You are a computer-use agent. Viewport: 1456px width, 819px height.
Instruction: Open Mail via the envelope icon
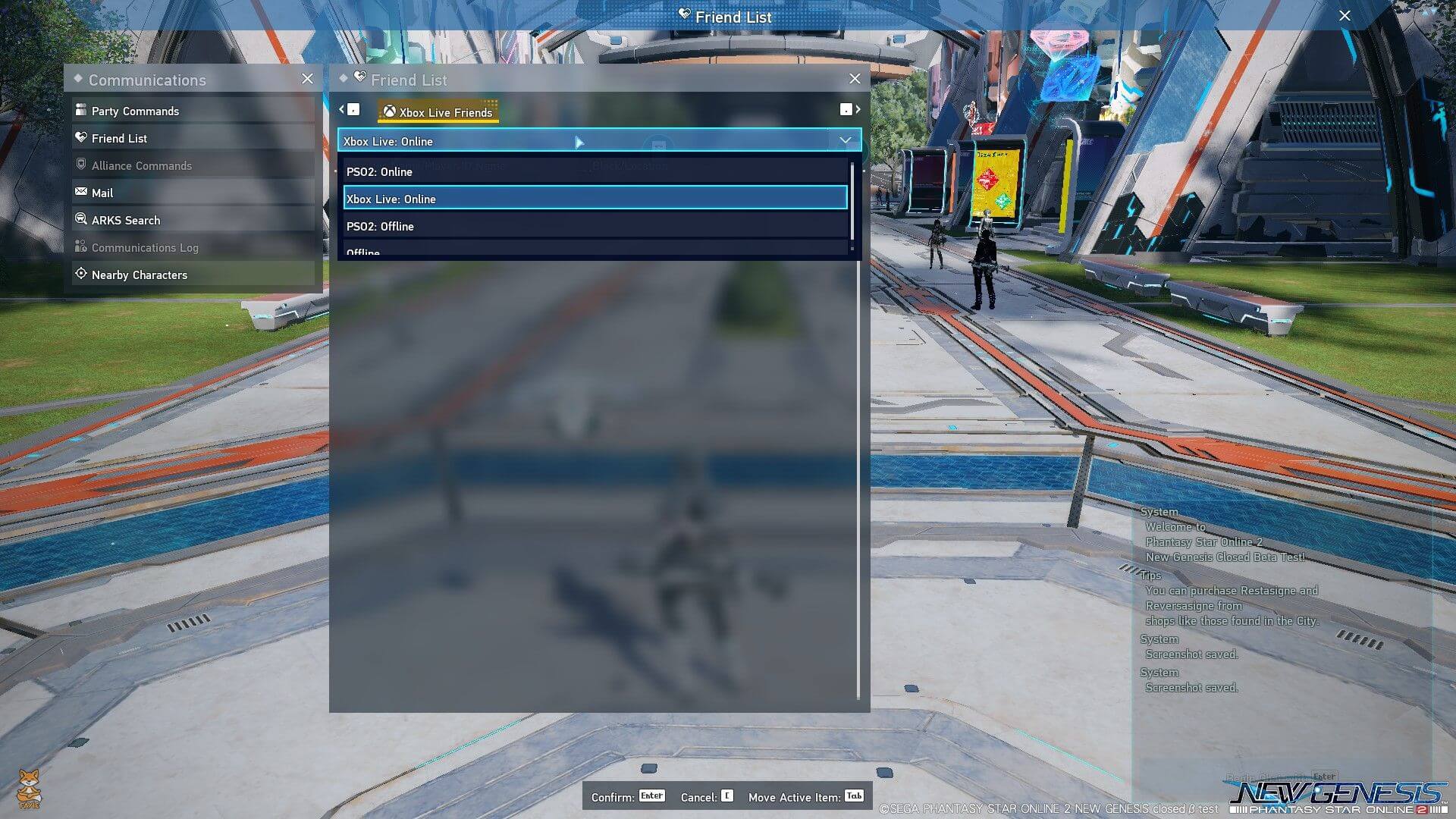point(81,192)
